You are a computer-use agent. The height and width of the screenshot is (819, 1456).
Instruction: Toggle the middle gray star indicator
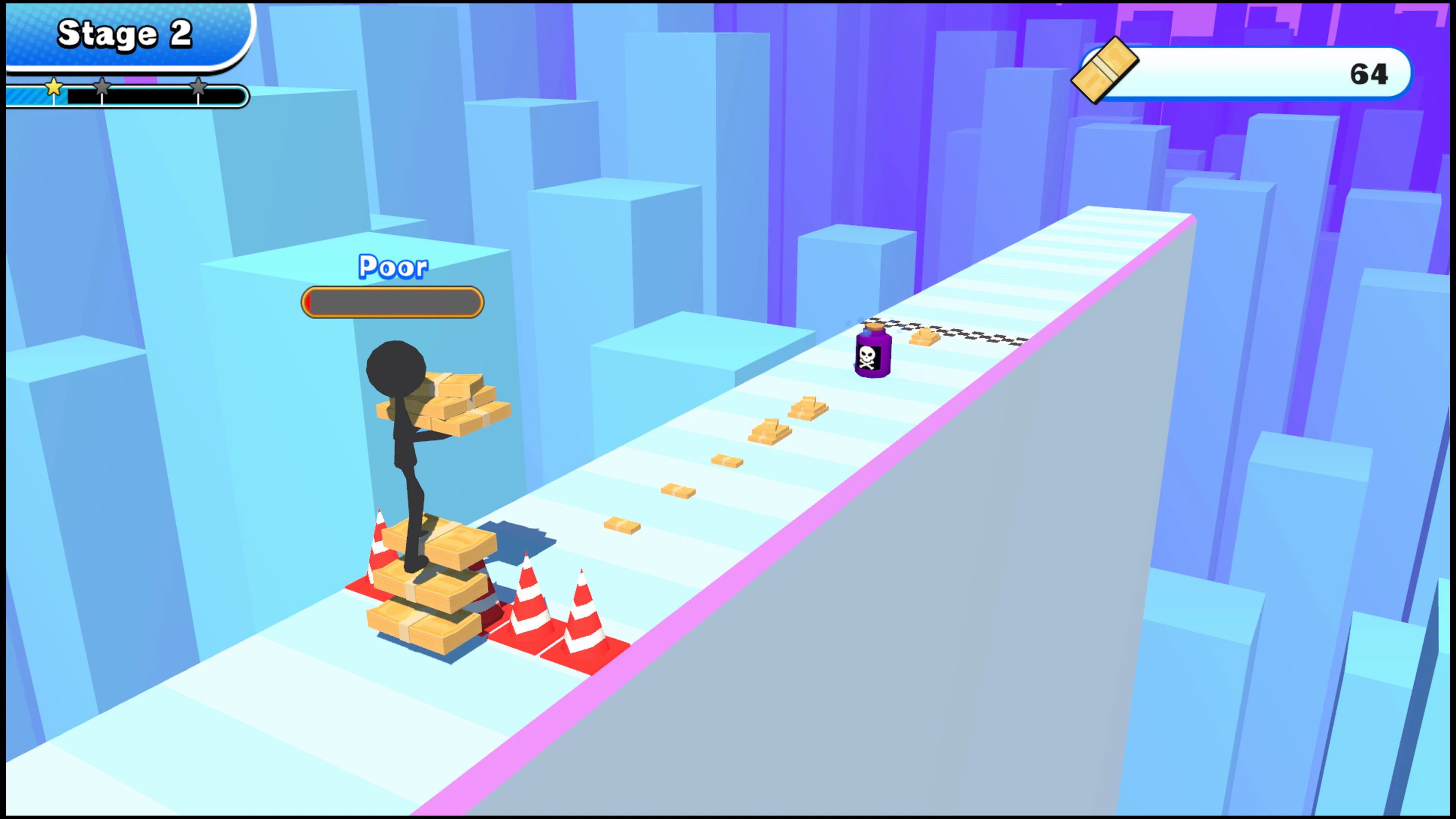[x=102, y=88]
